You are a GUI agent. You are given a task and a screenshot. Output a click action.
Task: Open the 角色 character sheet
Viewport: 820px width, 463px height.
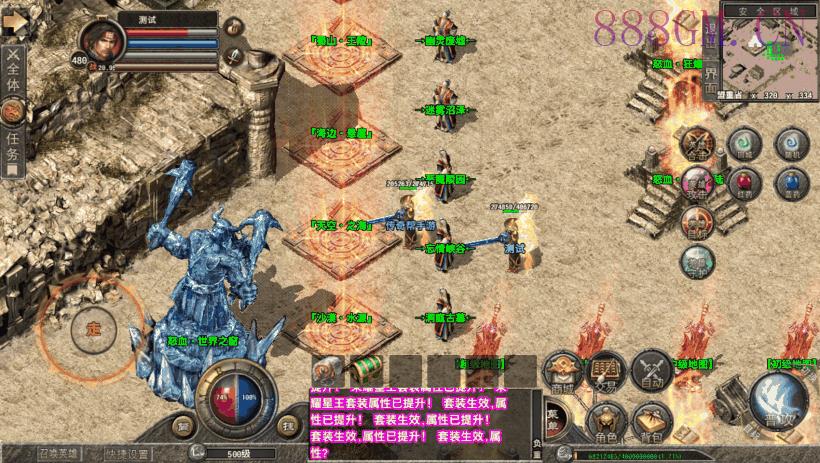click(x=606, y=423)
